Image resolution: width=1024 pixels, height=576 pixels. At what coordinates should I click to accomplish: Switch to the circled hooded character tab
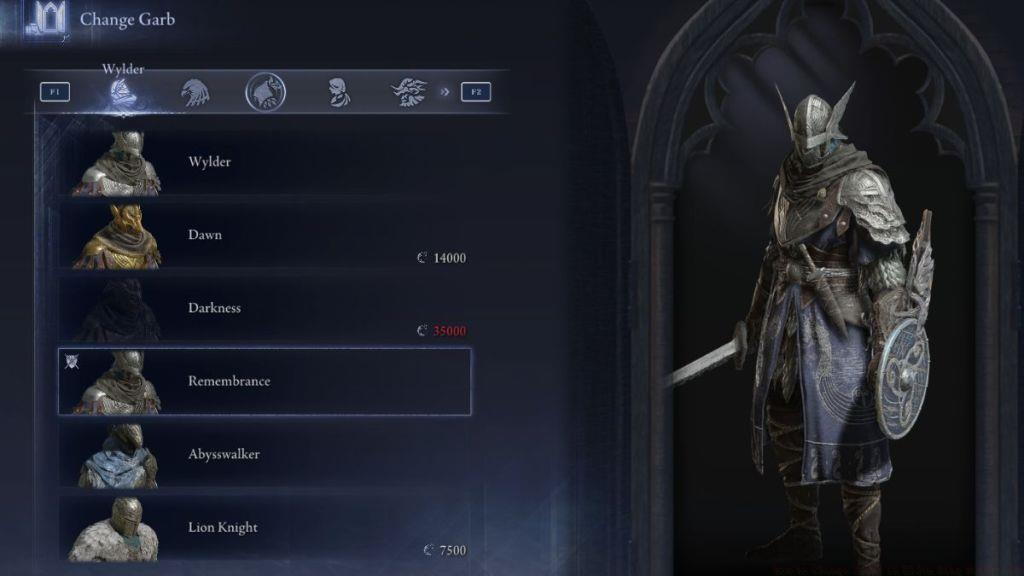click(265, 92)
